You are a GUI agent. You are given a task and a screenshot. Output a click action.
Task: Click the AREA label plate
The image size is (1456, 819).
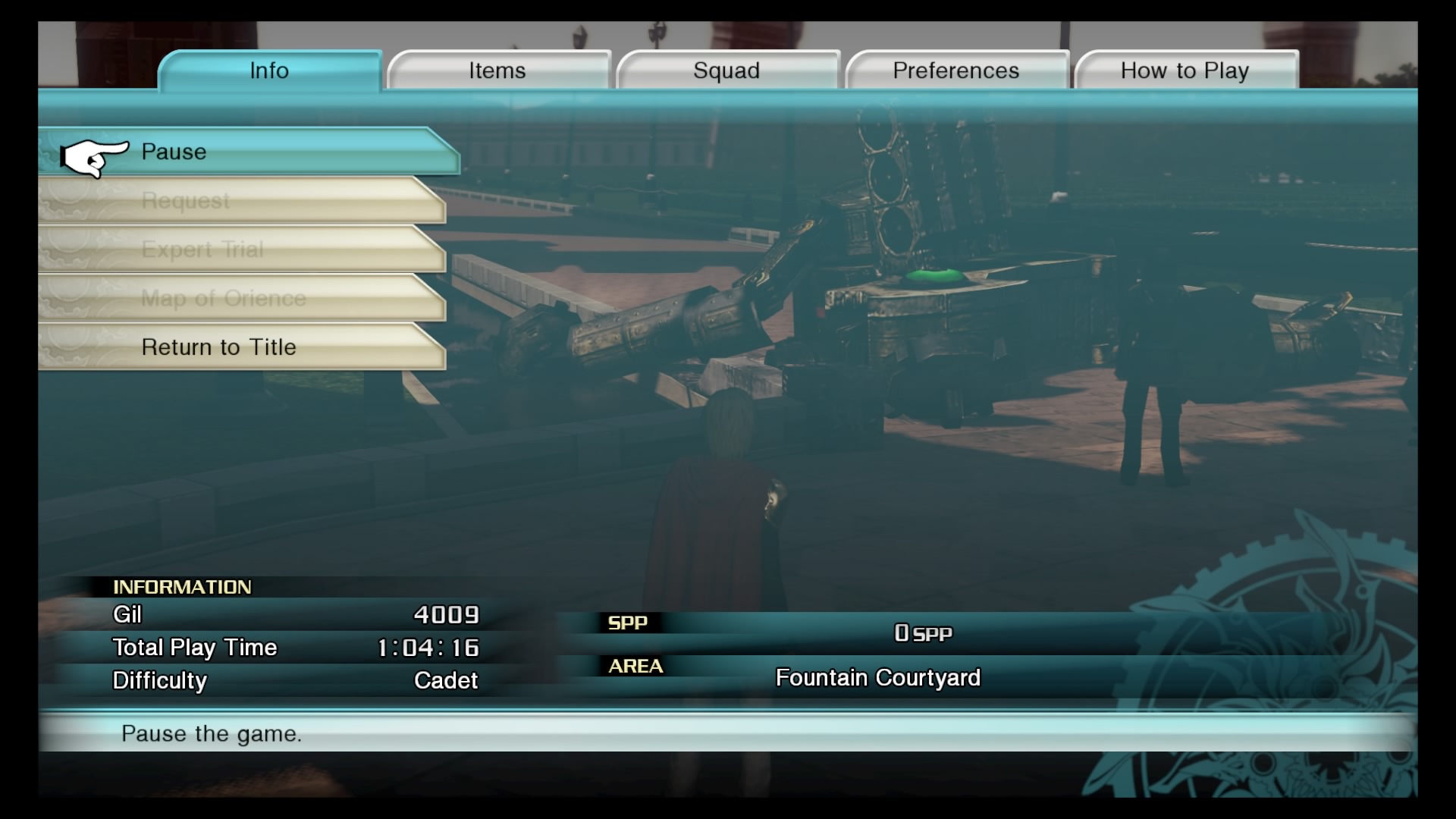pyautogui.click(x=635, y=667)
